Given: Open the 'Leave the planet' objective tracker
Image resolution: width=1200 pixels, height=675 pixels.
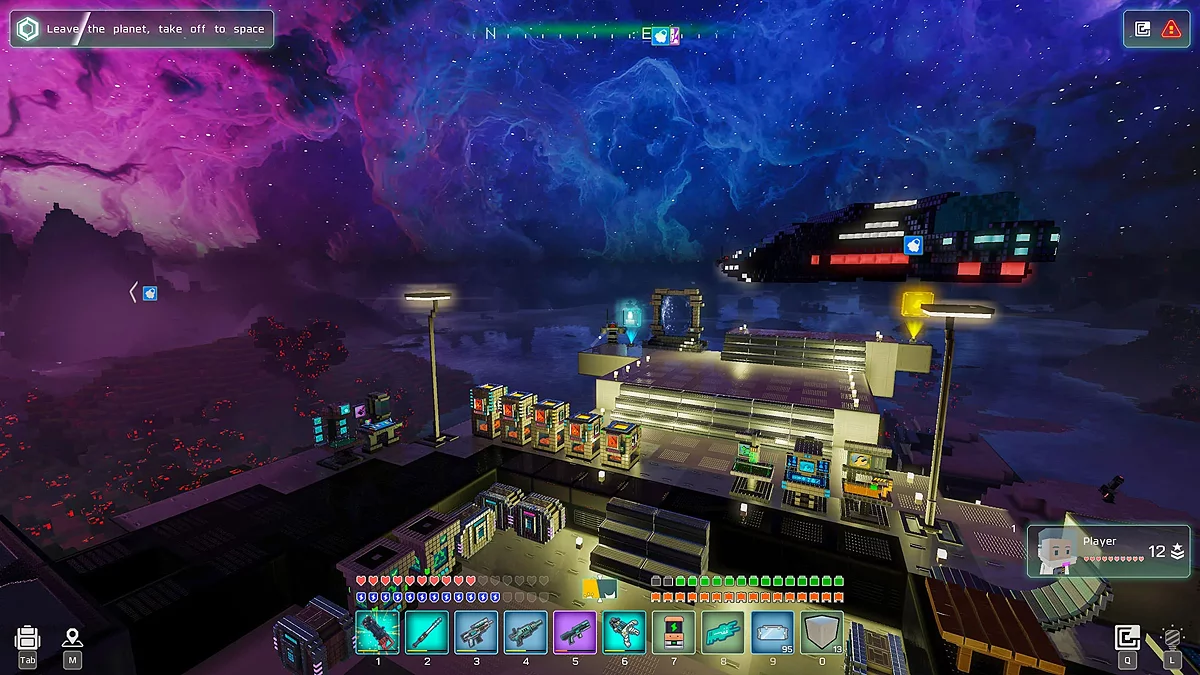Looking at the screenshot, I should [140, 29].
